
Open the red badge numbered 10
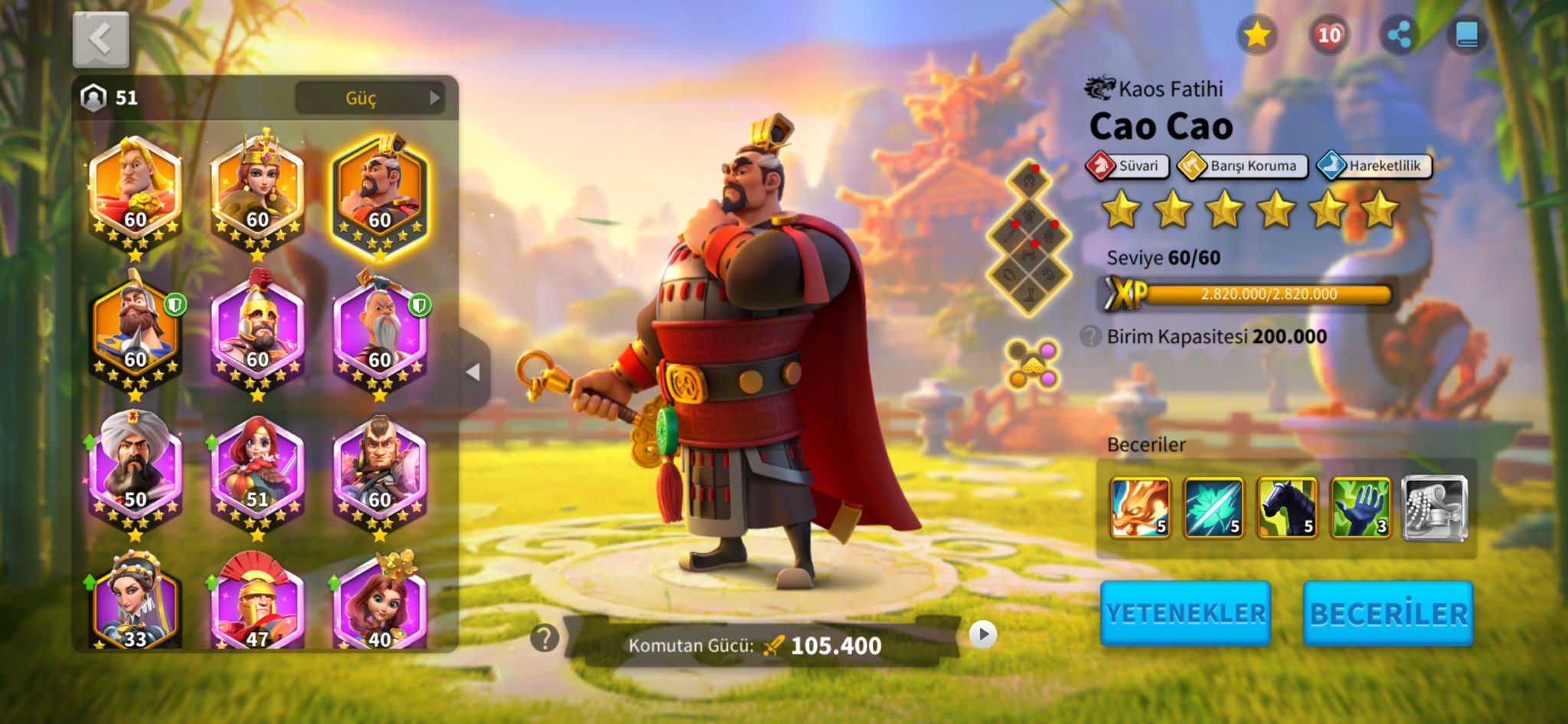click(1328, 35)
